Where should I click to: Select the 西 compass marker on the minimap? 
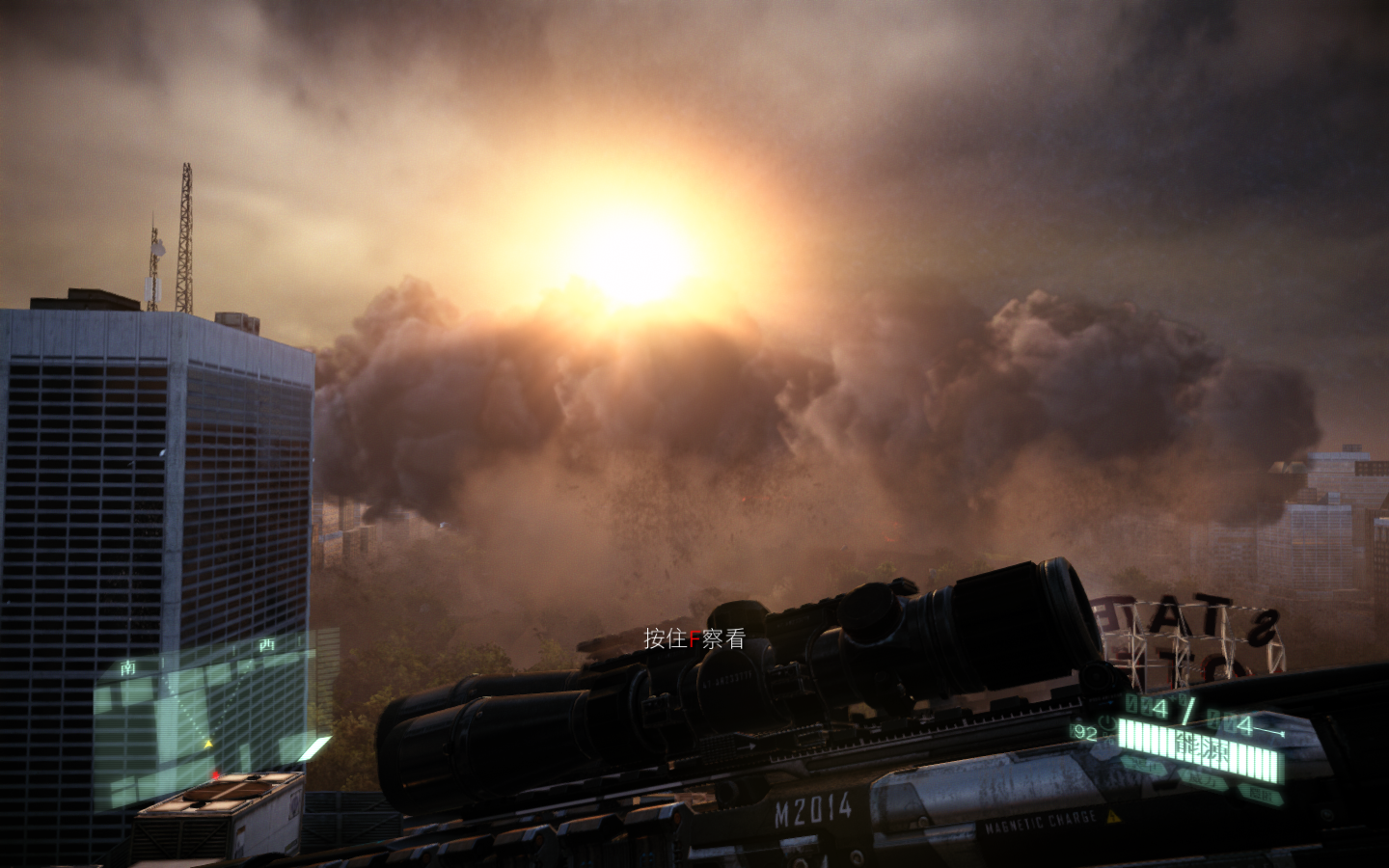click(268, 643)
